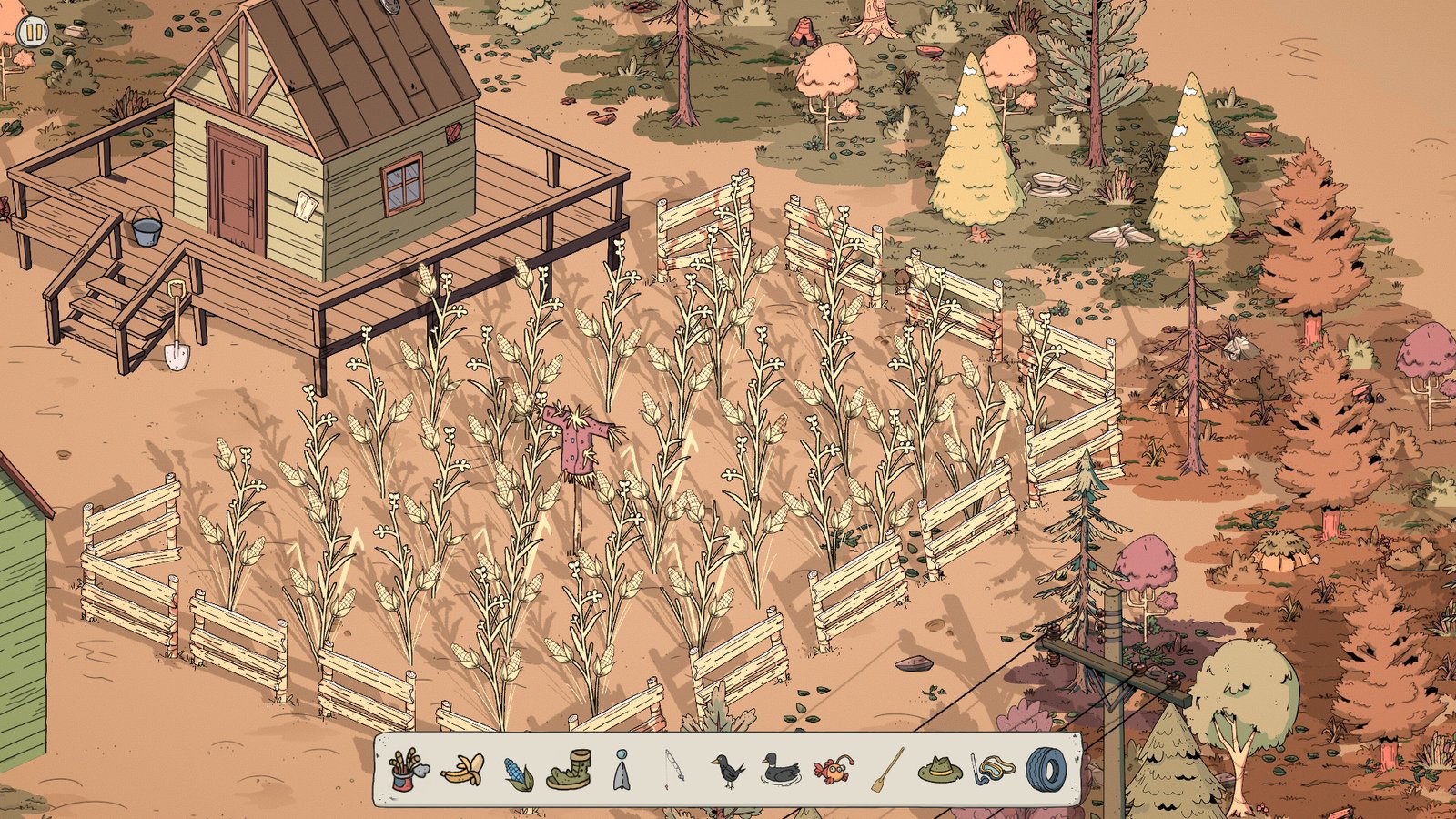Select the green brimmed hat icon
The width and height of the screenshot is (1456, 819).
[x=940, y=771]
